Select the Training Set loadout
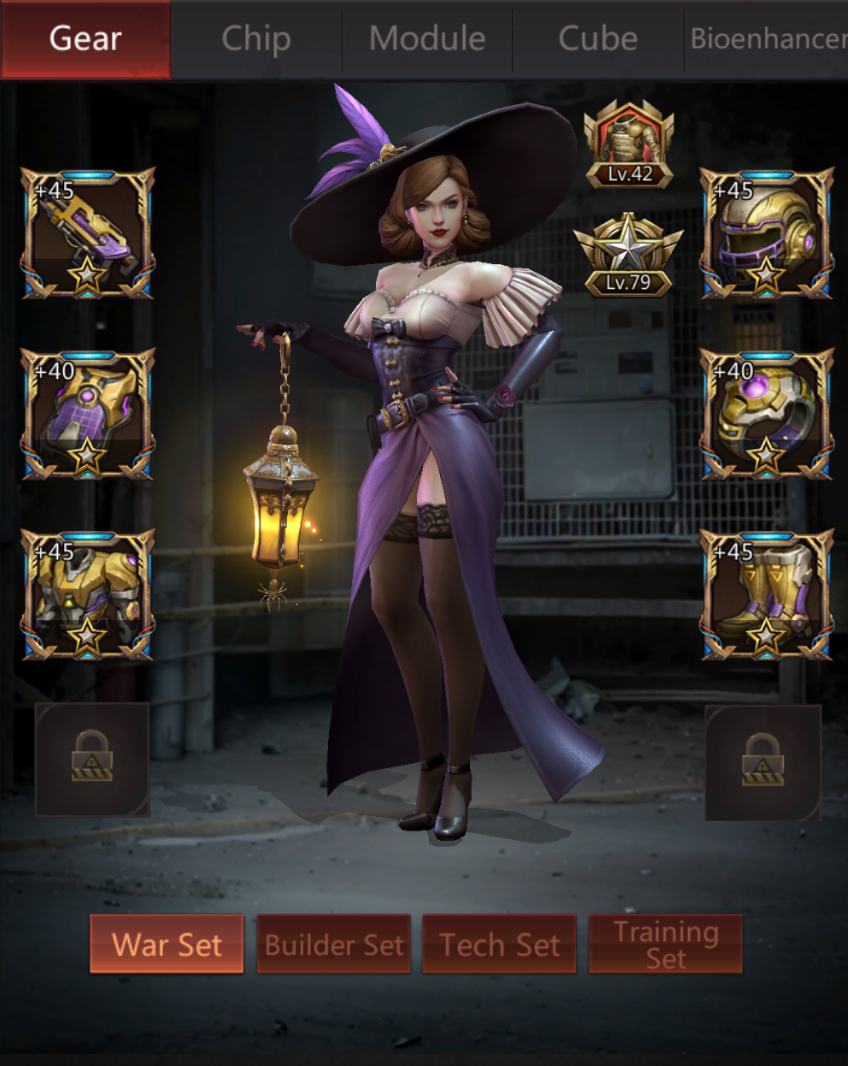 coord(666,944)
